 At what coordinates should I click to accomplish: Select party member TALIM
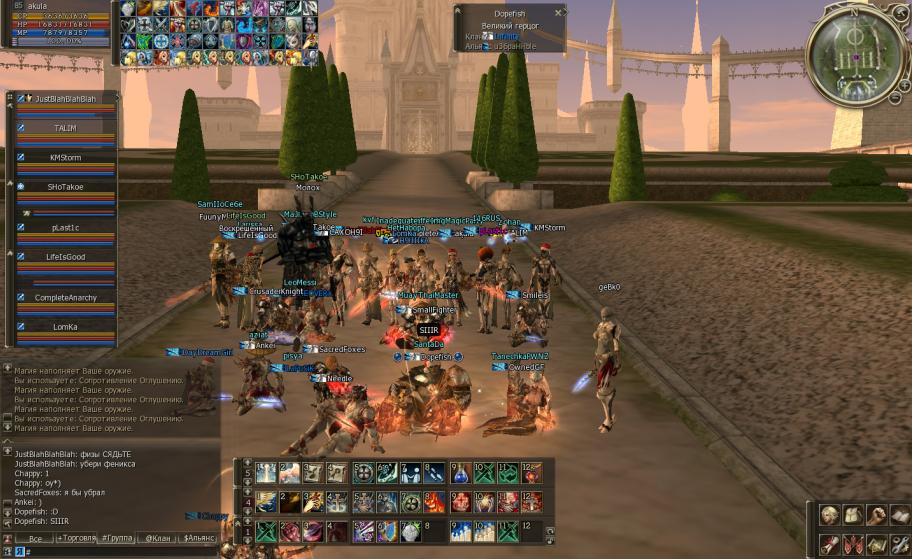click(x=65, y=129)
